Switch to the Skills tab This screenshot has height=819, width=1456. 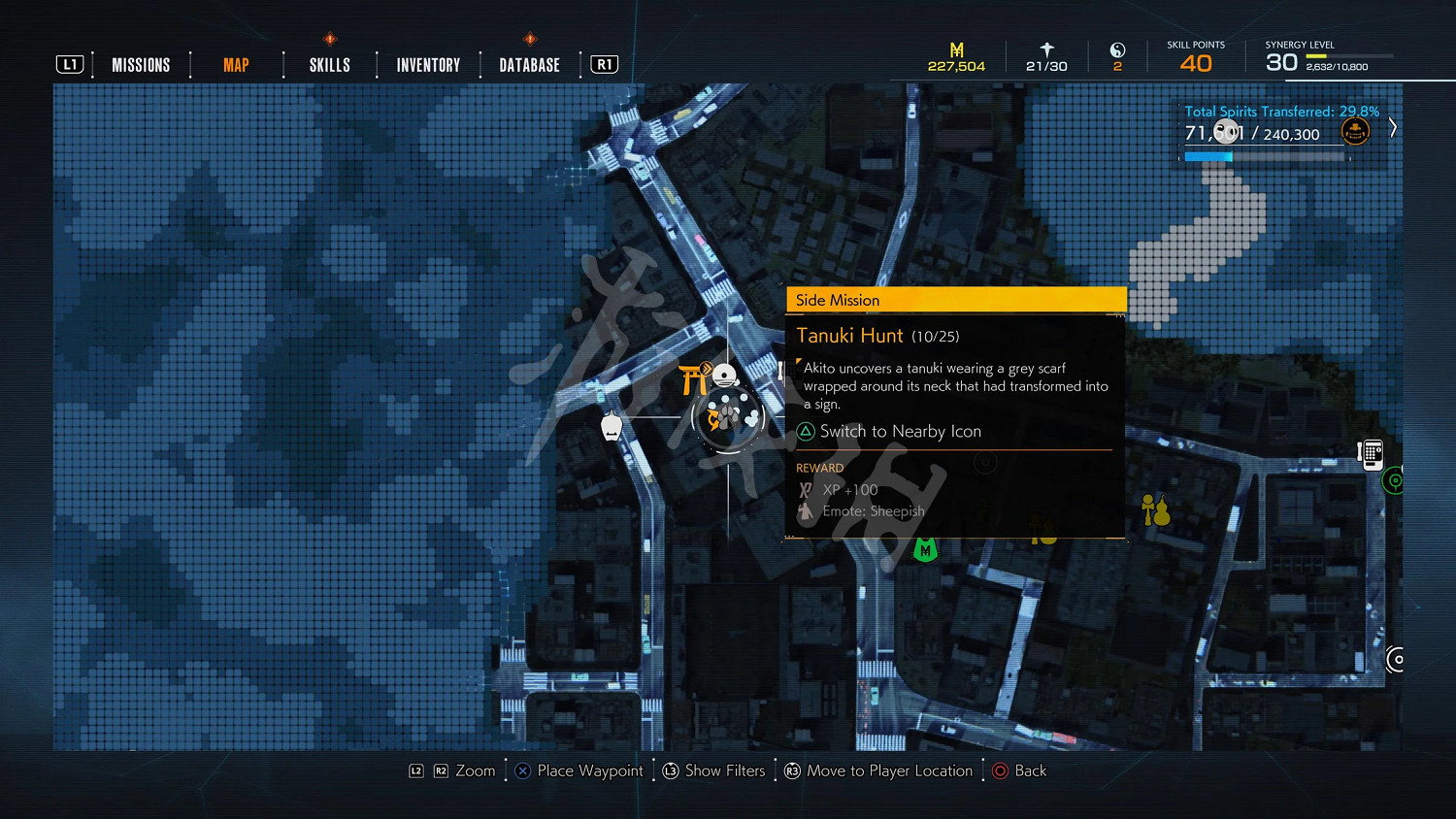pyautogui.click(x=330, y=65)
